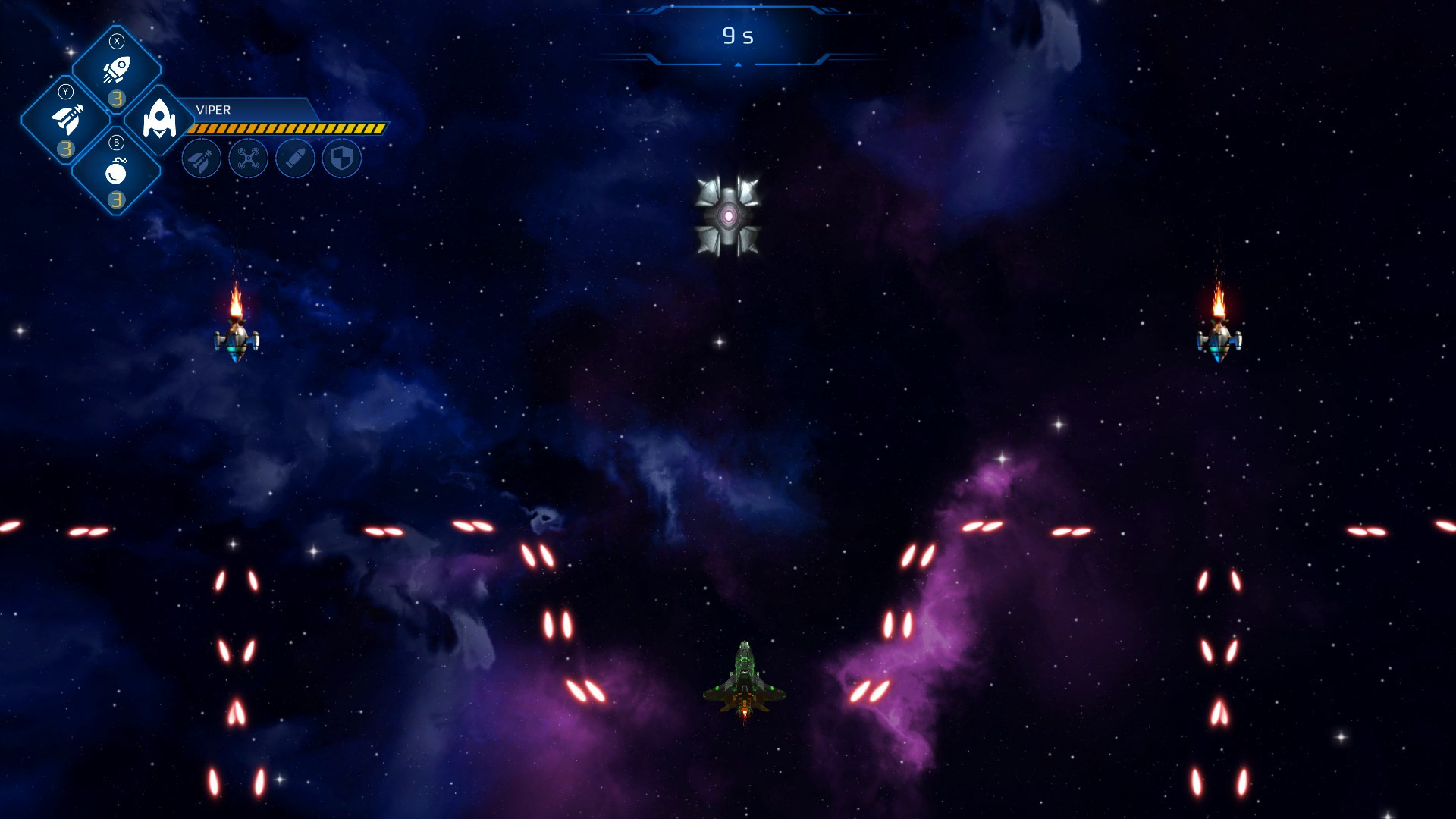The height and width of the screenshot is (819, 1456).
Task: Activate the shield upgrade icon
Action: point(342,159)
